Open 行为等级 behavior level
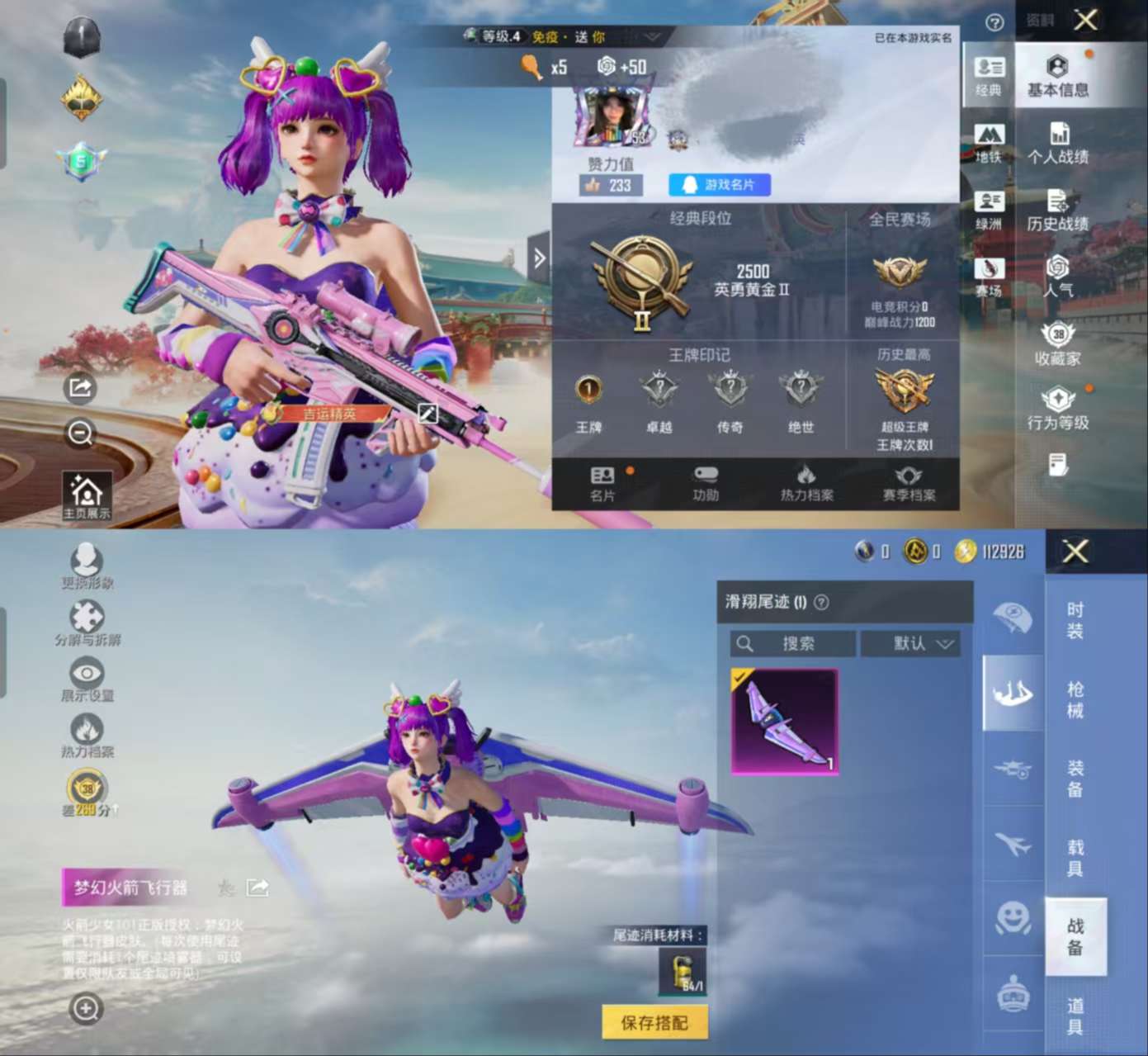 [x=1057, y=409]
